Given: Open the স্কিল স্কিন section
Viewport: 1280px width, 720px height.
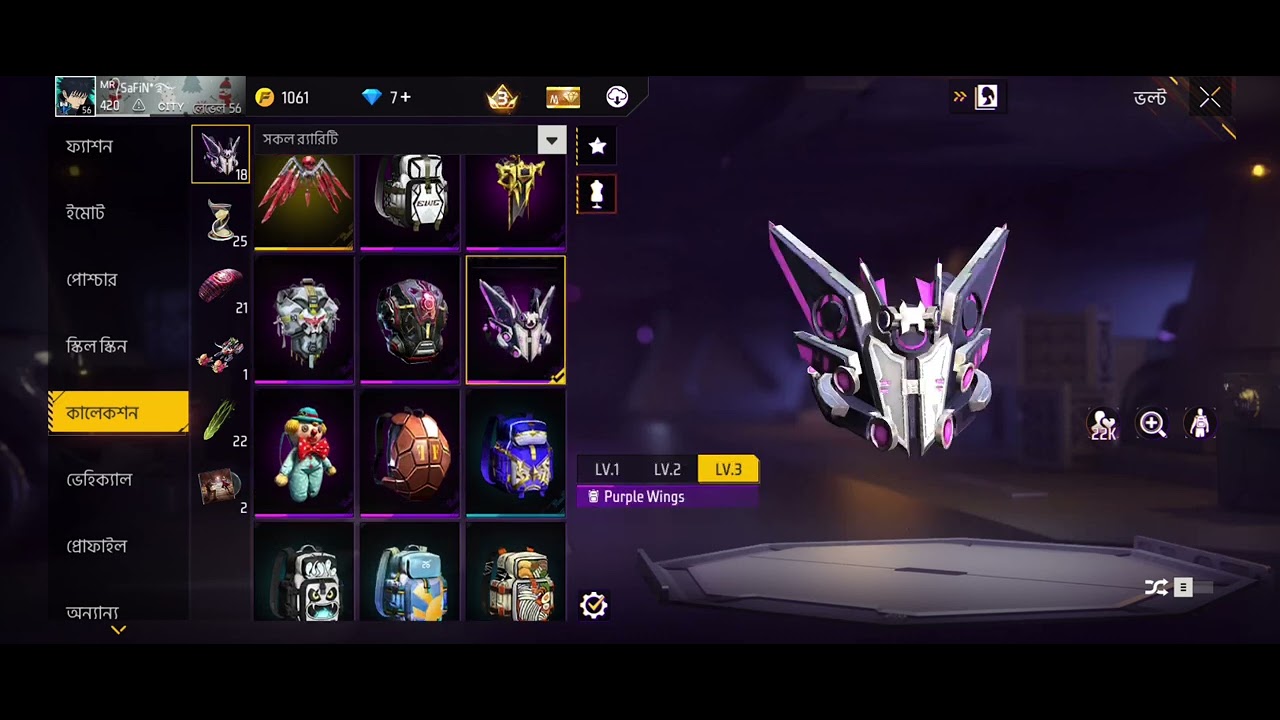Looking at the screenshot, I should 96,346.
